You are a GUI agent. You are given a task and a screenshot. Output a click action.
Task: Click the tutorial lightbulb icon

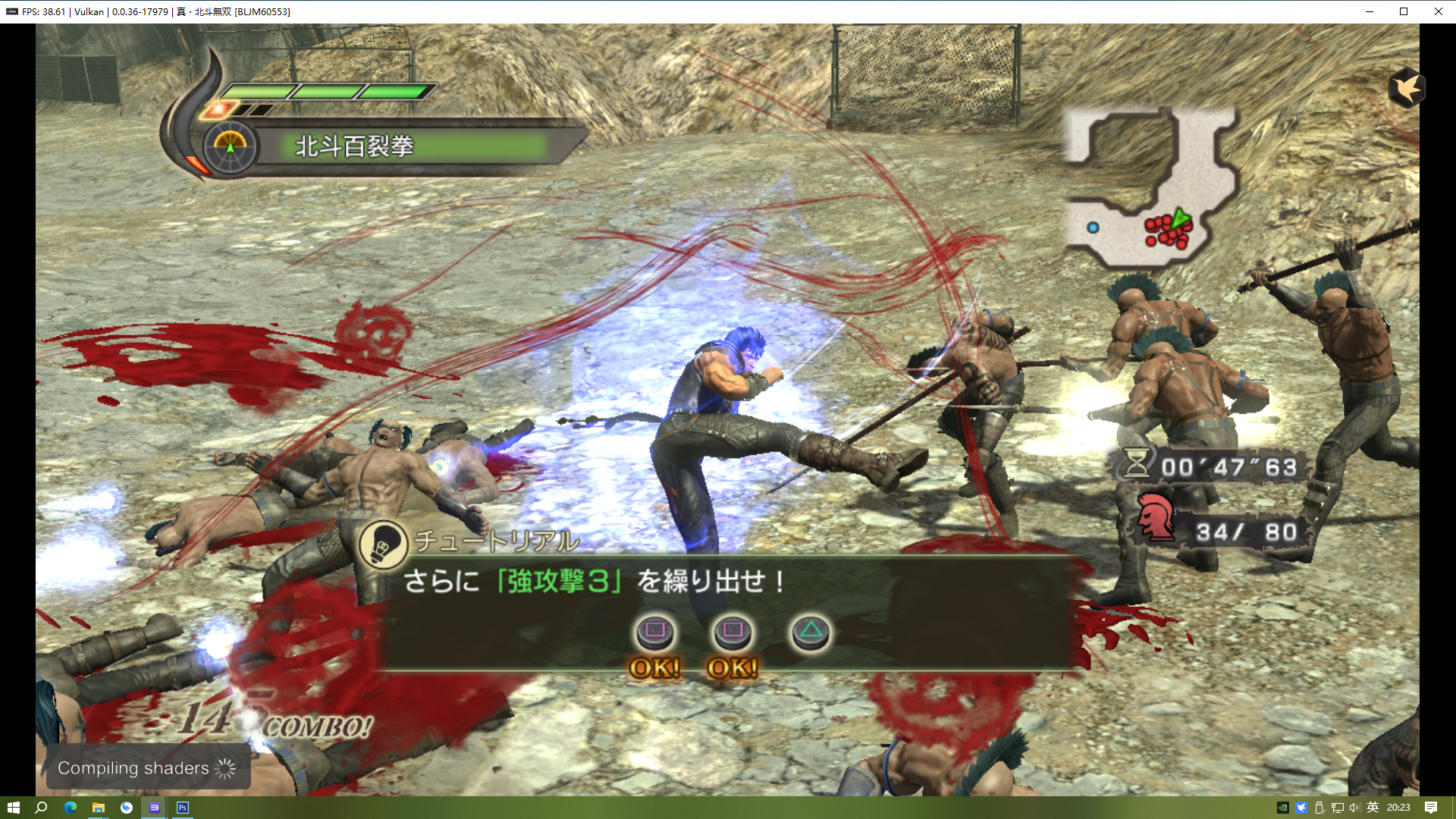coord(383,544)
